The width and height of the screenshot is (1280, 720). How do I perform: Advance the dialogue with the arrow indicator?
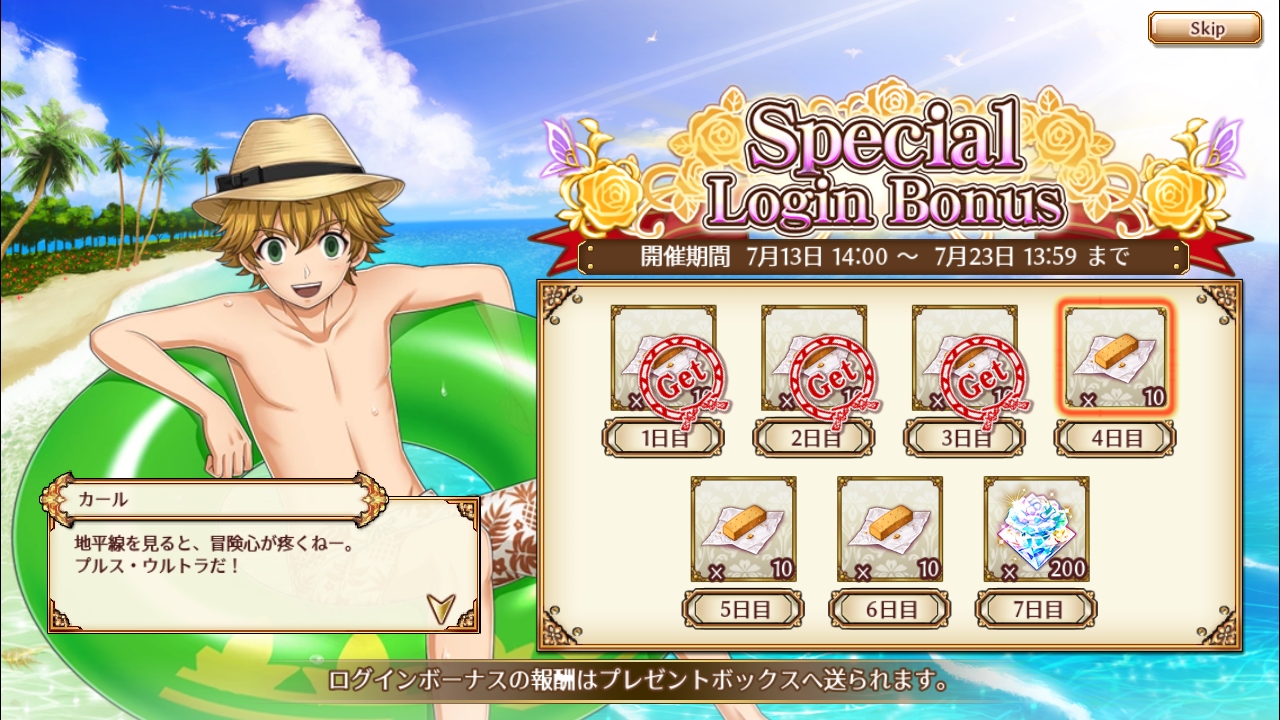coord(440,606)
